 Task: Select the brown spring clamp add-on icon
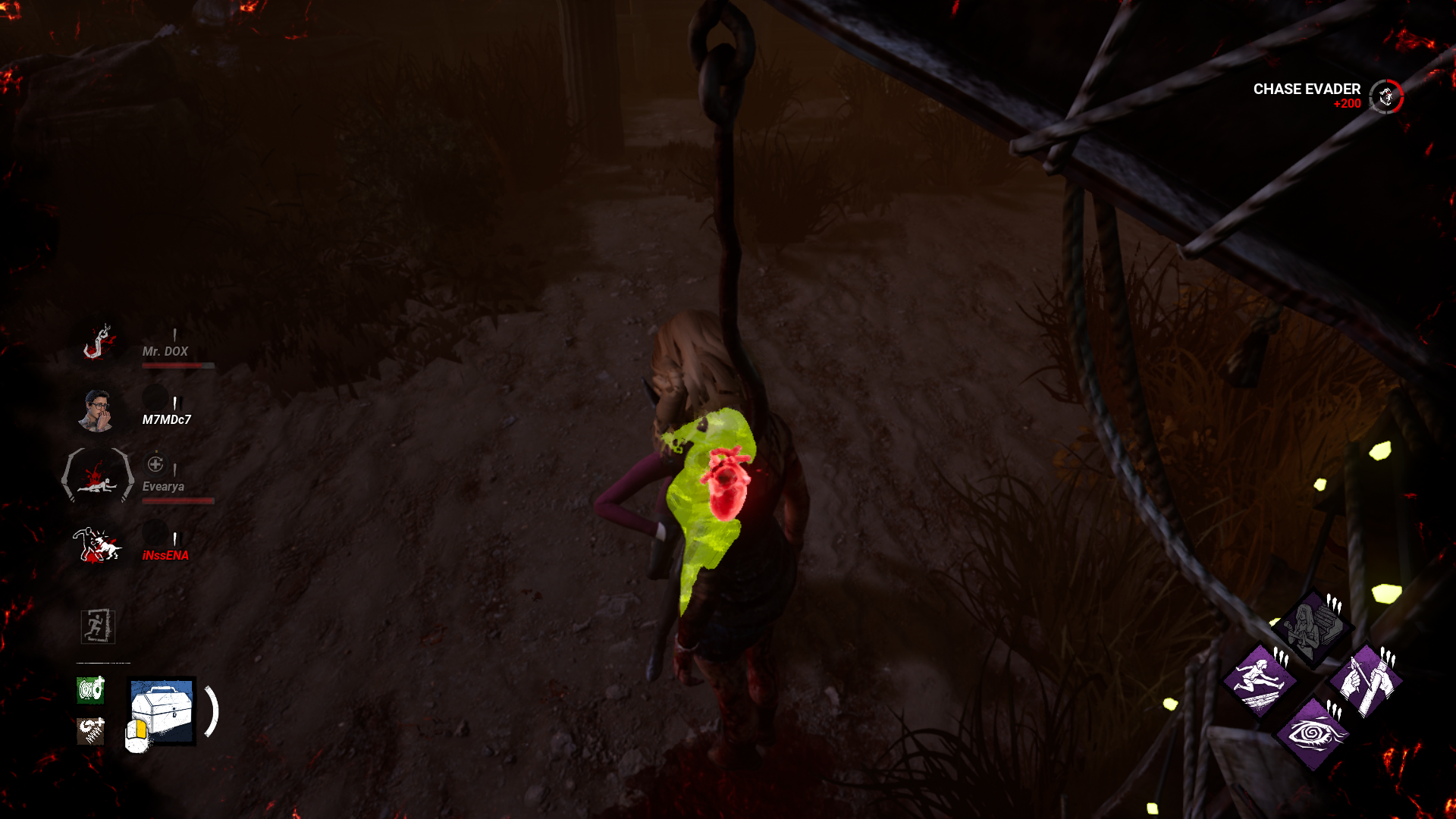click(89, 730)
